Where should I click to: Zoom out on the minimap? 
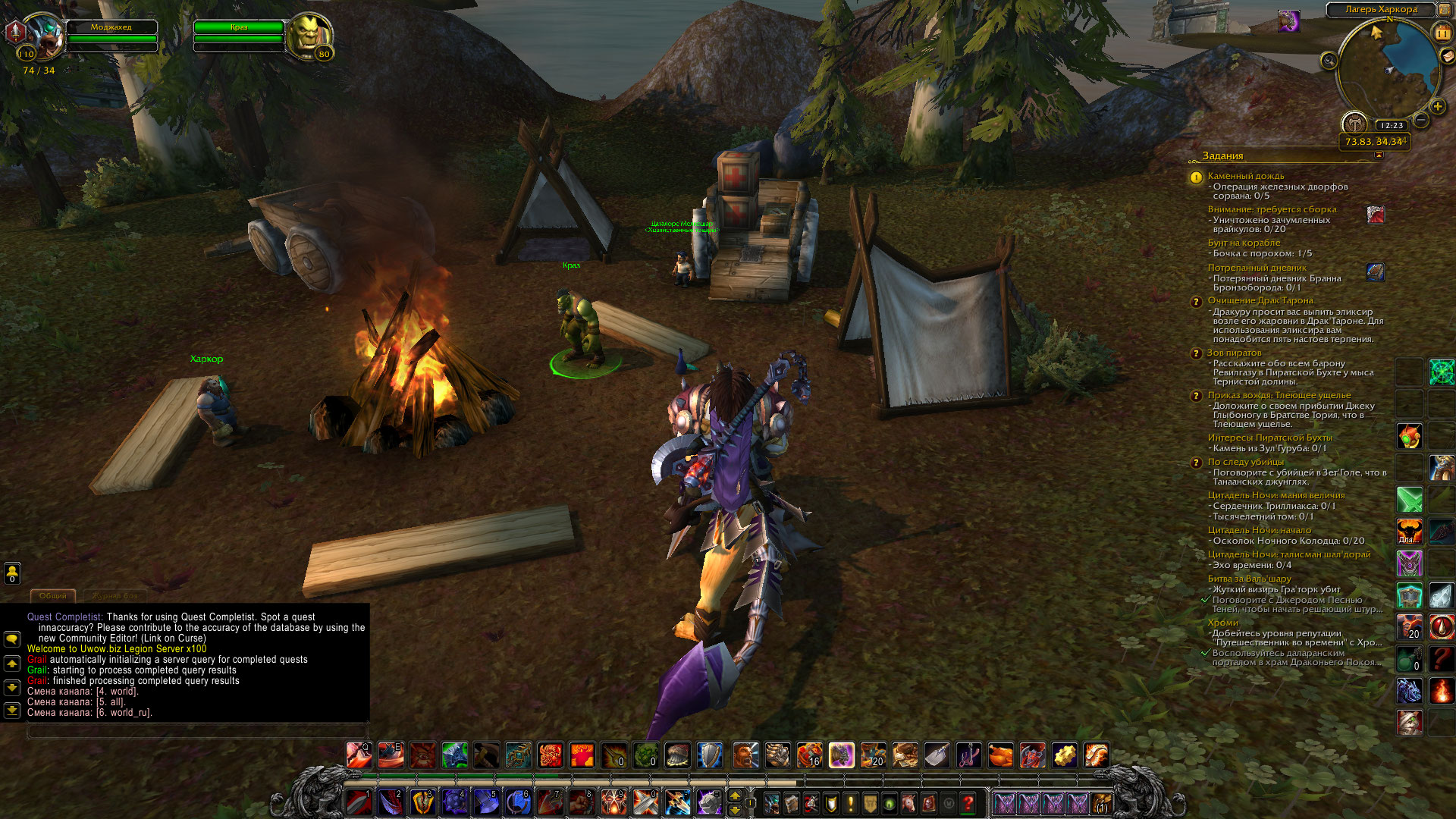(1422, 120)
